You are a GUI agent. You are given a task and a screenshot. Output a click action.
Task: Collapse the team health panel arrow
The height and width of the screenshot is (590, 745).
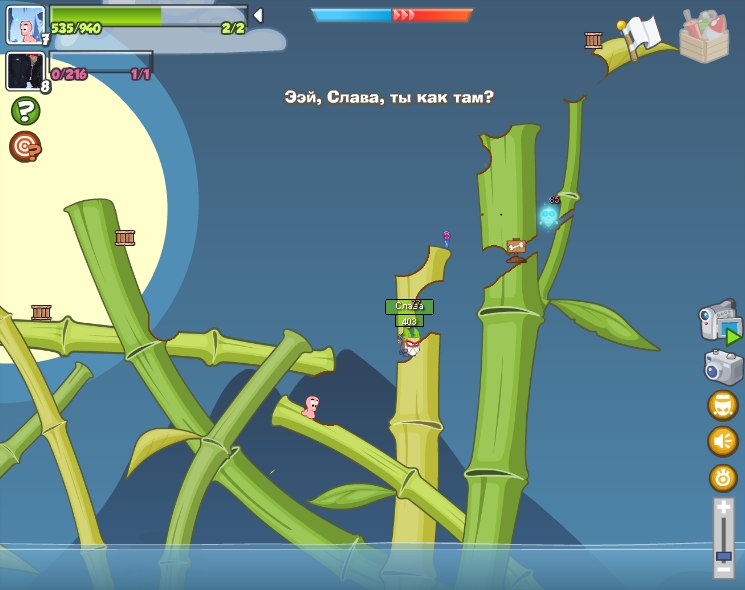coord(258,15)
